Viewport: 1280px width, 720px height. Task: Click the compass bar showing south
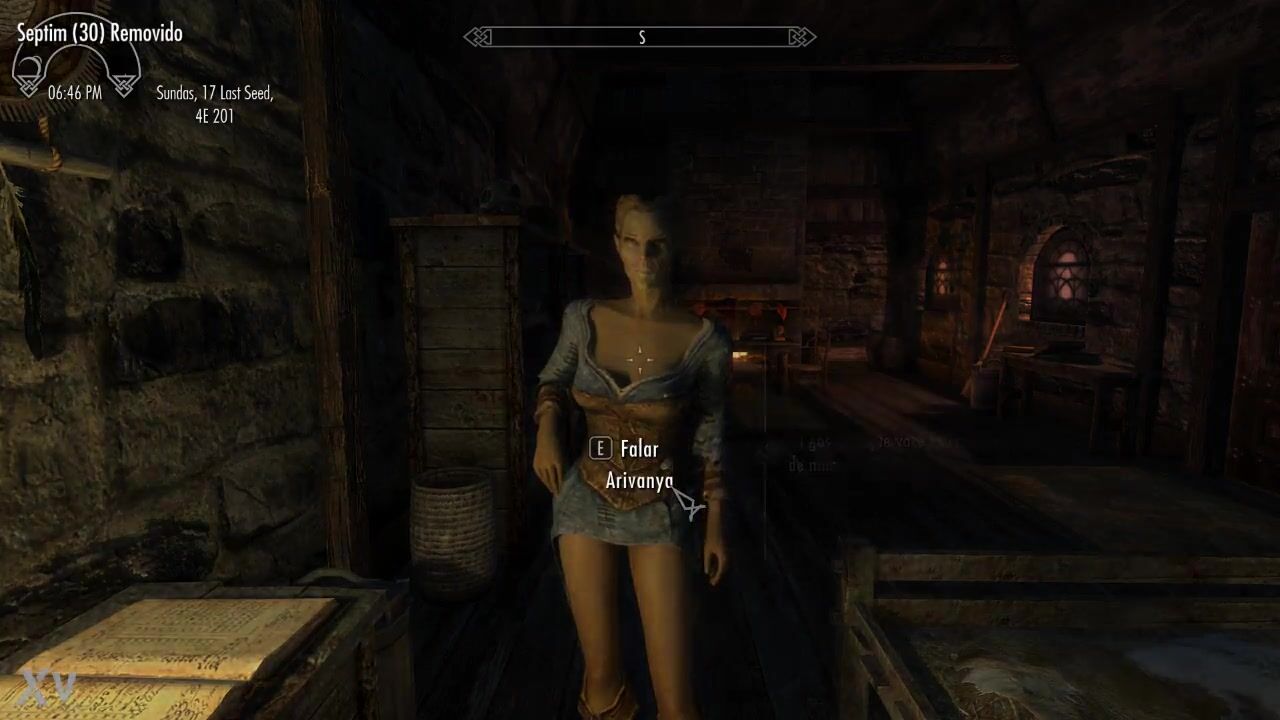[640, 38]
